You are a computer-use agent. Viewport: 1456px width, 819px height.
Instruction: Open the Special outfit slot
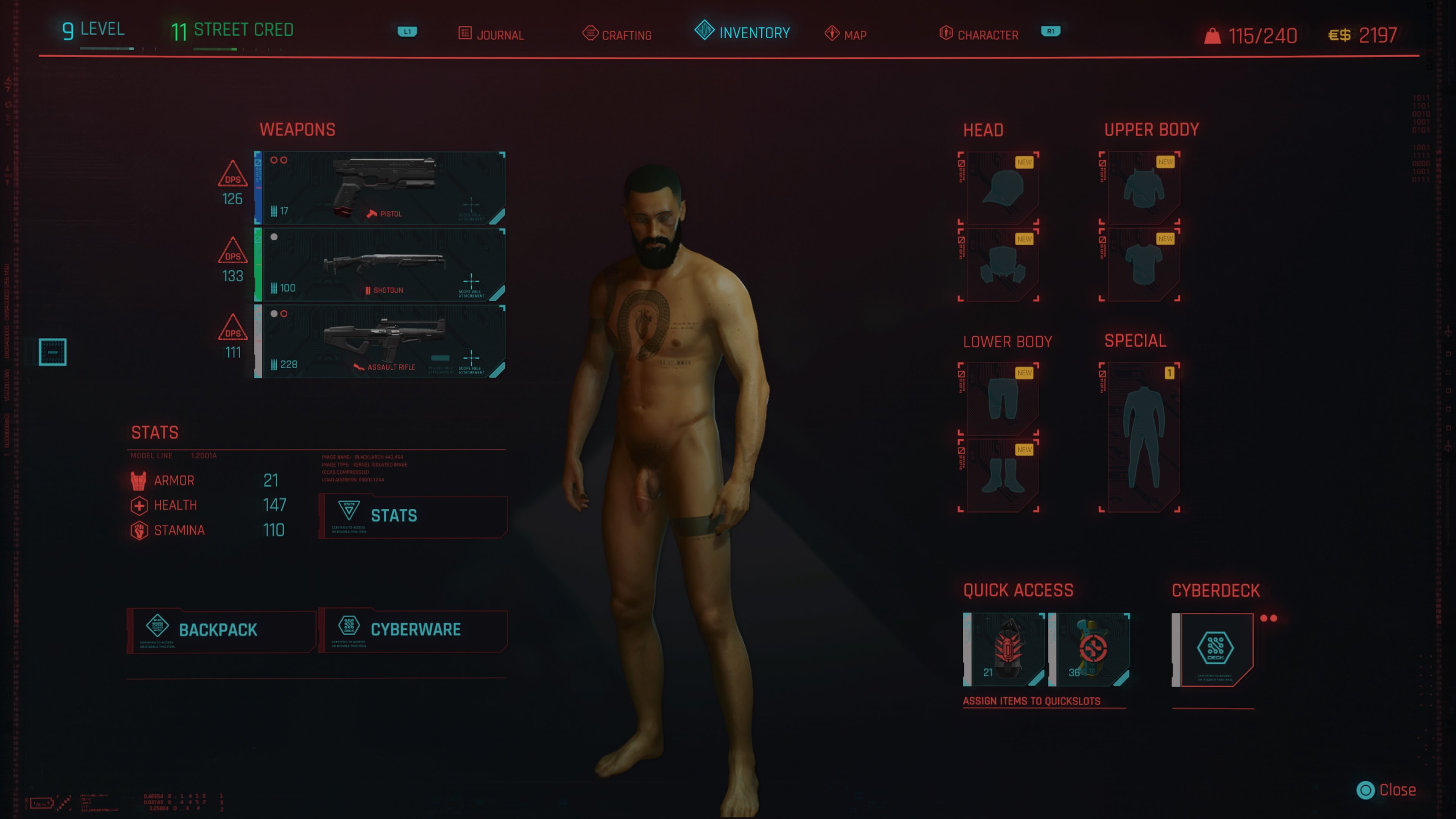[1141, 437]
